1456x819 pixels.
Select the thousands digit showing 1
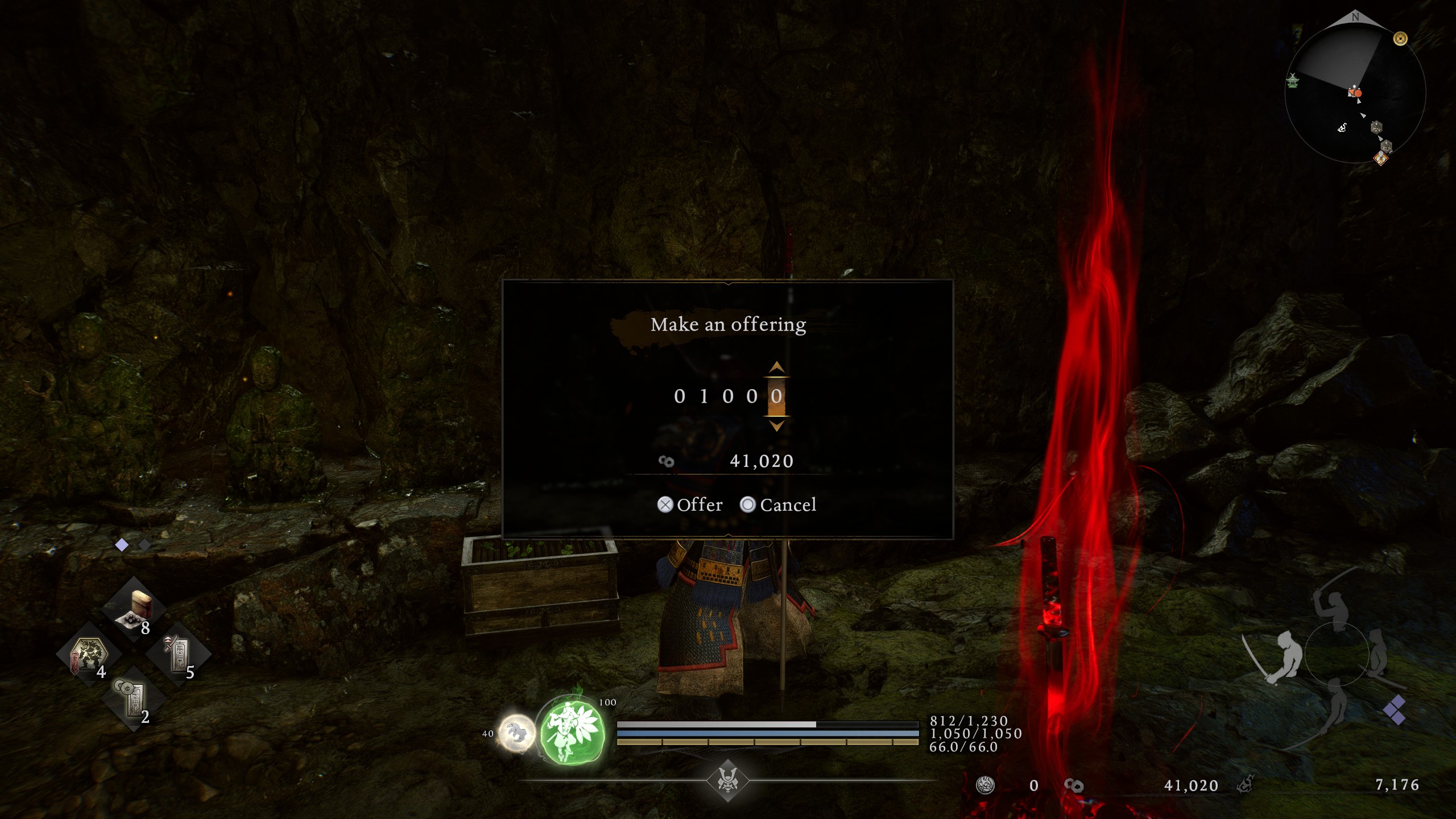[704, 396]
